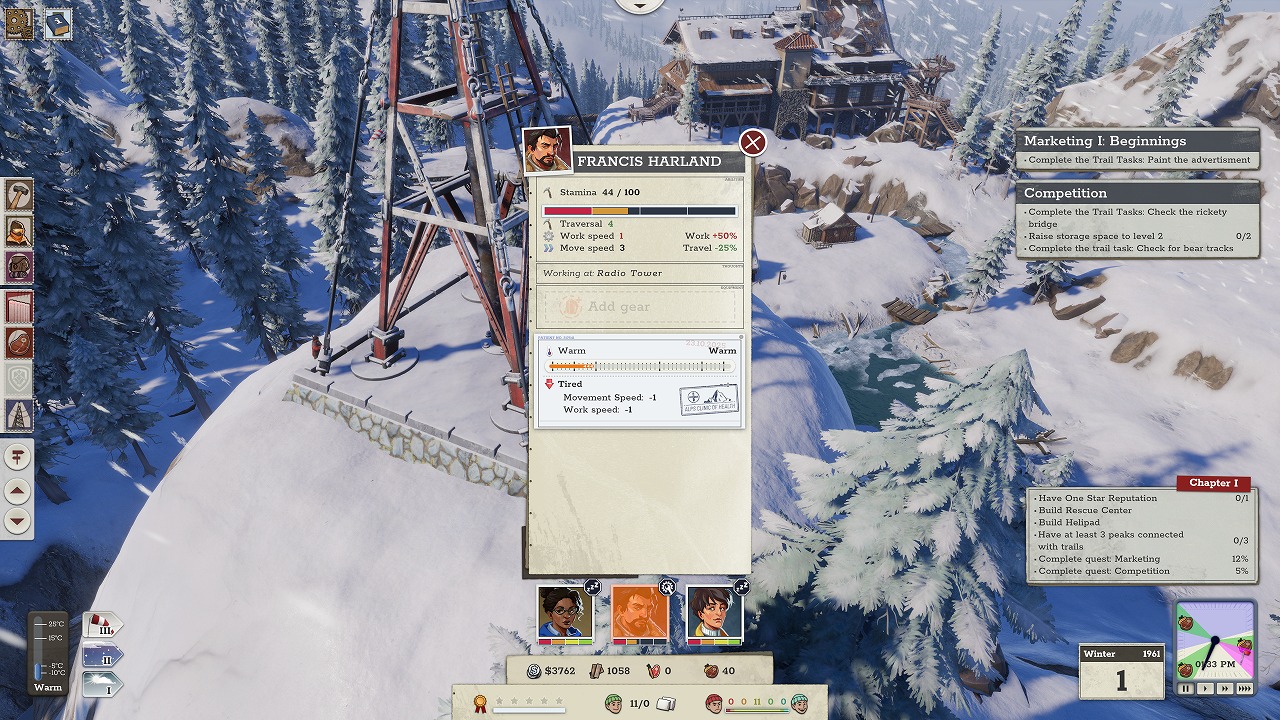
Task: Open the radio tower icon in sidebar
Action: coord(19,414)
